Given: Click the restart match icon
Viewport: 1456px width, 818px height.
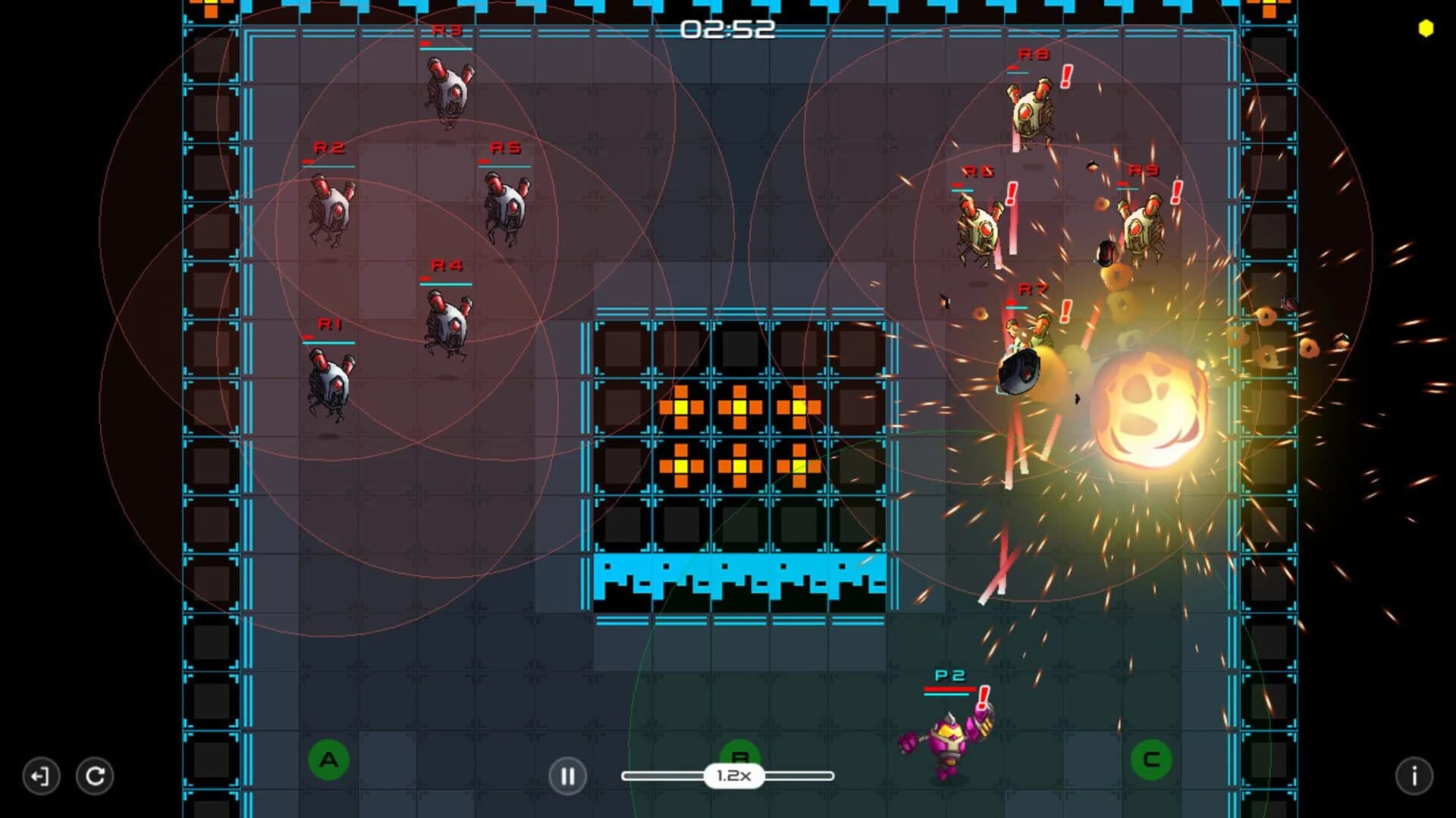Looking at the screenshot, I should (x=95, y=776).
